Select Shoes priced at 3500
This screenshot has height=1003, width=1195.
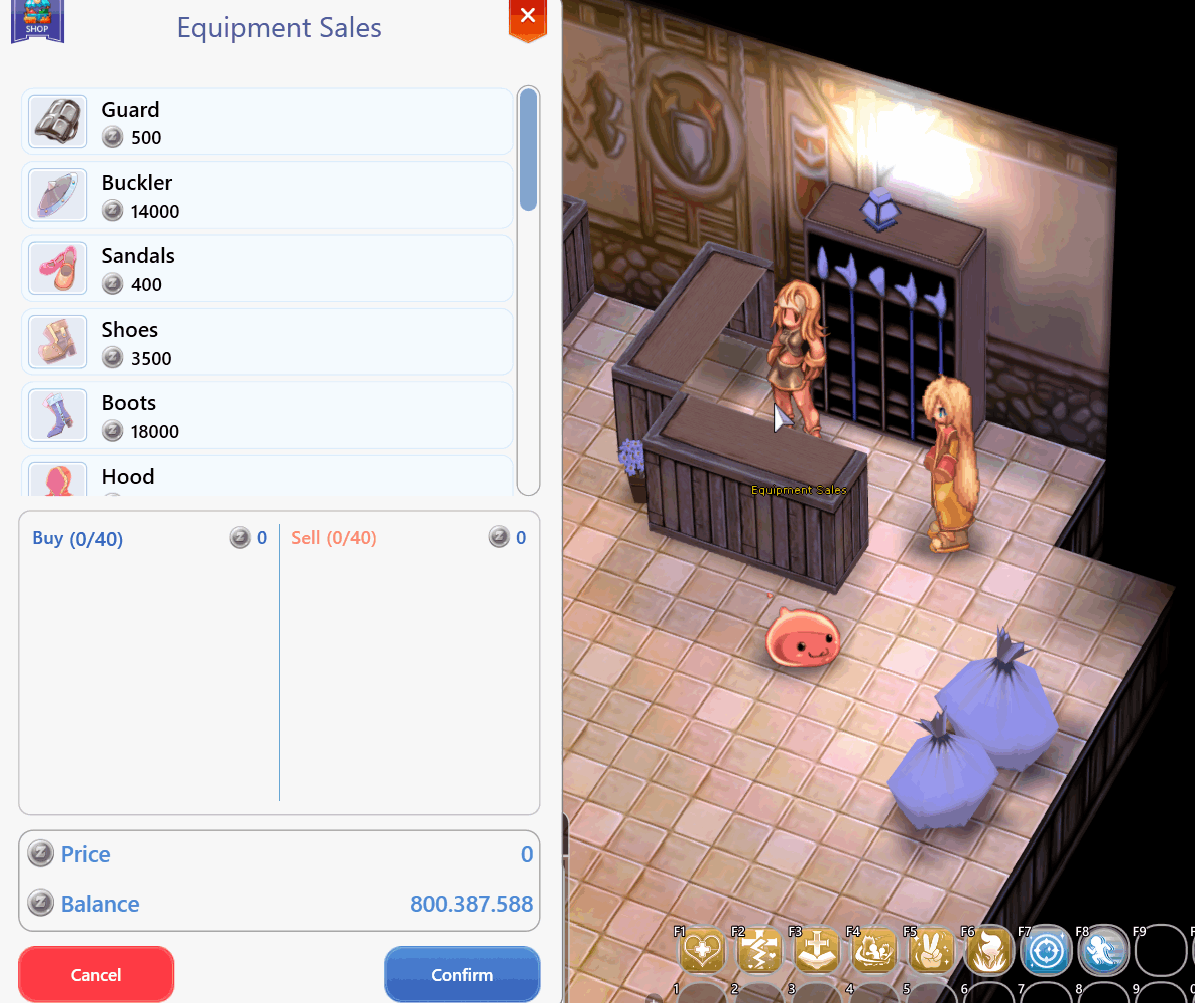[267, 343]
